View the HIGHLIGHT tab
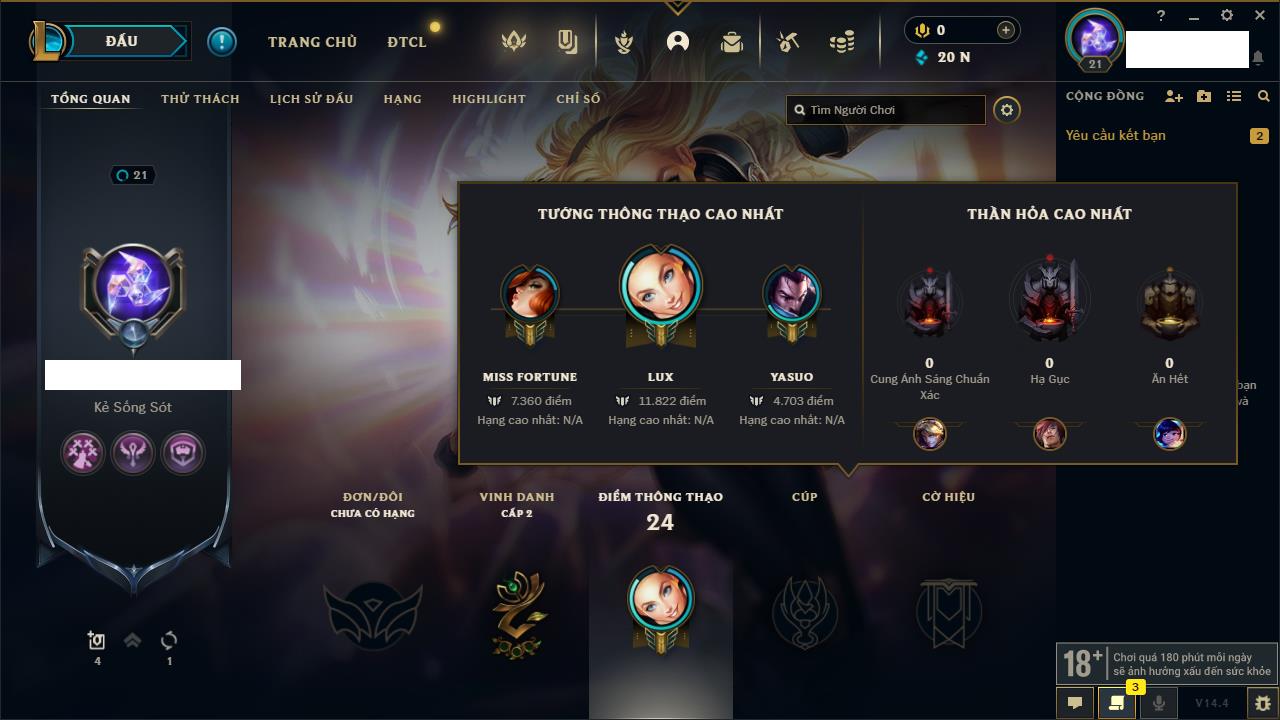The height and width of the screenshot is (720, 1280). (488, 99)
